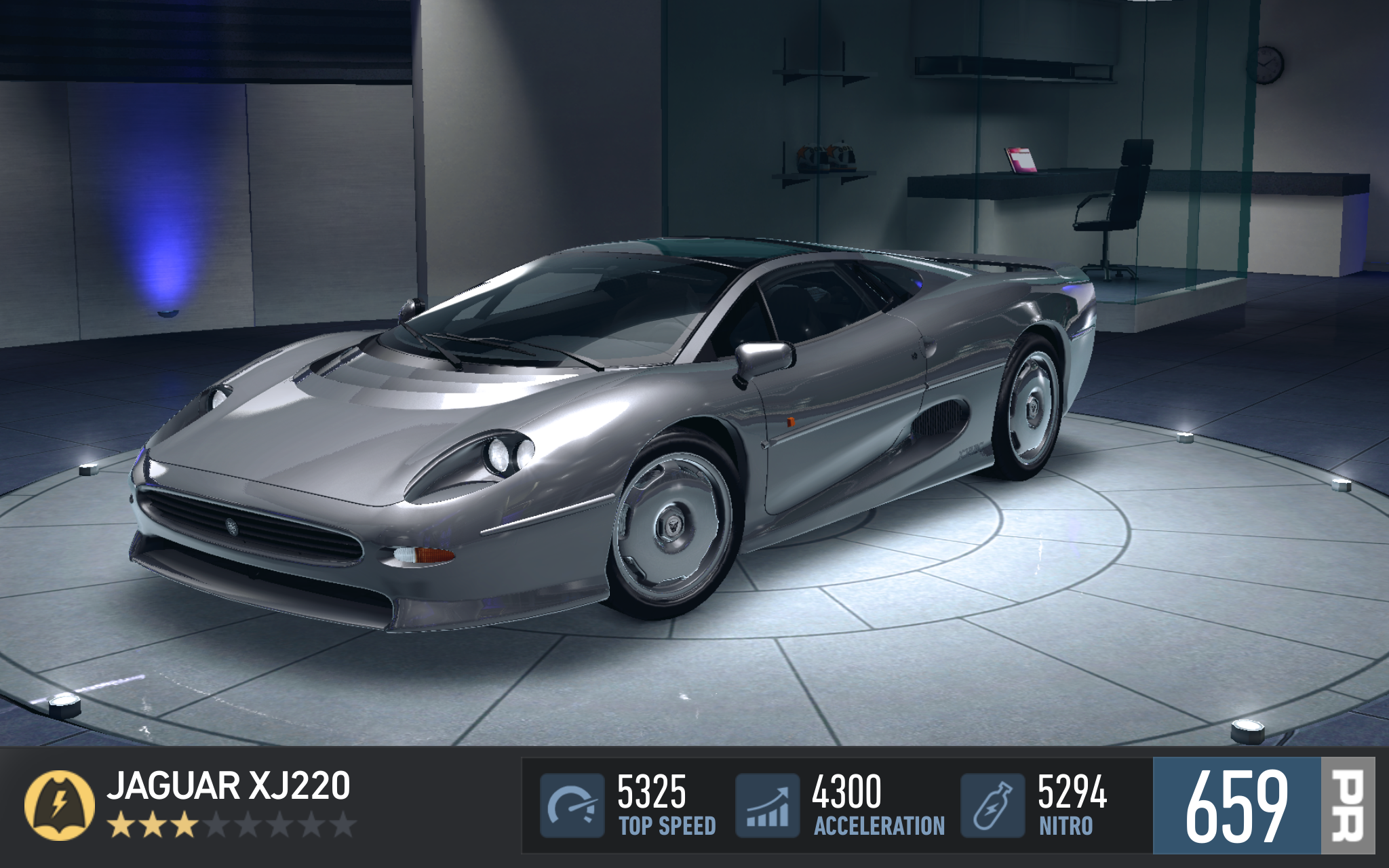Viewport: 1389px width, 868px height.
Task: Open the Acceleration chart icon
Action: (768, 806)
